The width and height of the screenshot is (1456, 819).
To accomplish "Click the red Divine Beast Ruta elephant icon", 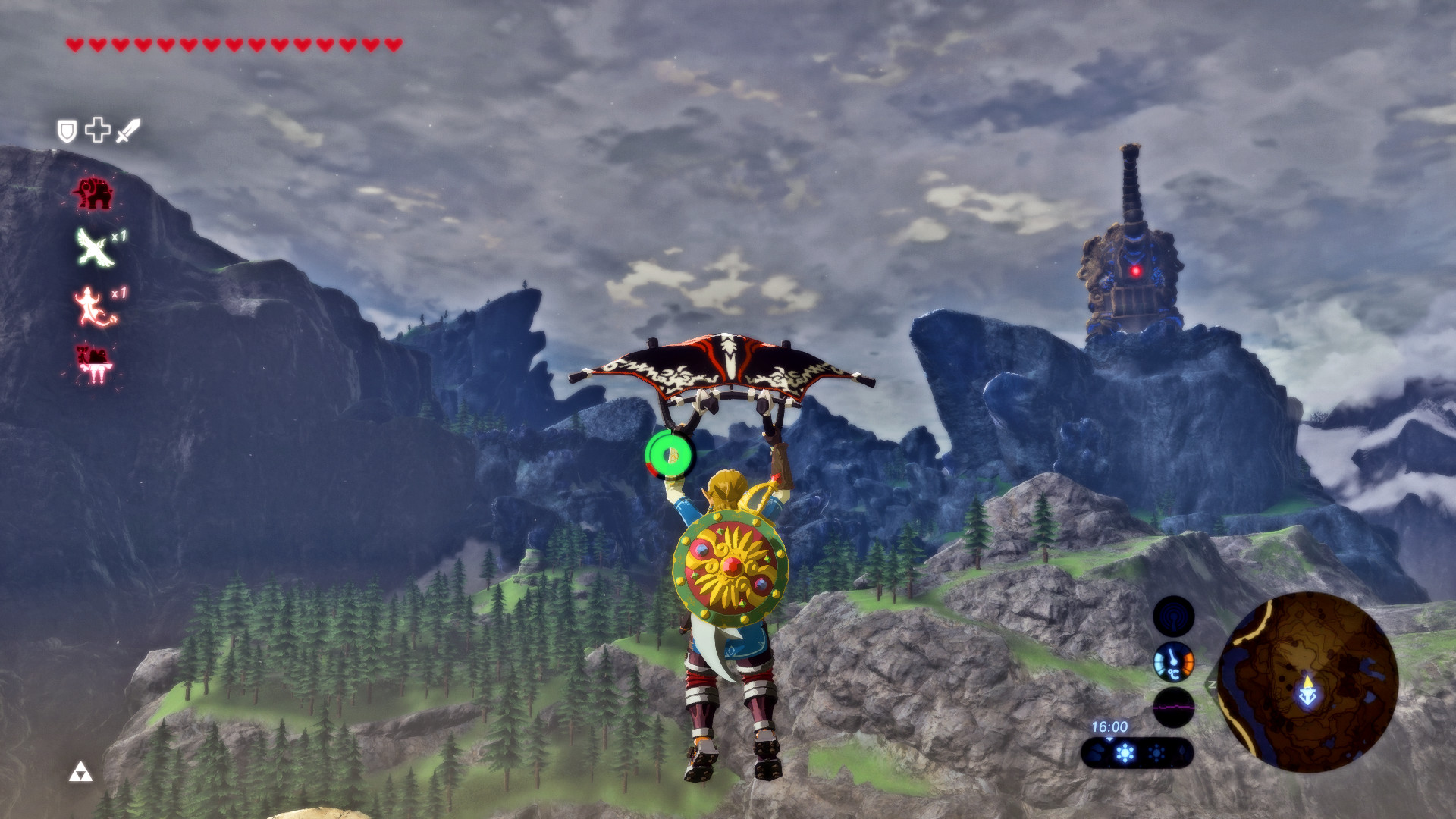I will point(95,191).
